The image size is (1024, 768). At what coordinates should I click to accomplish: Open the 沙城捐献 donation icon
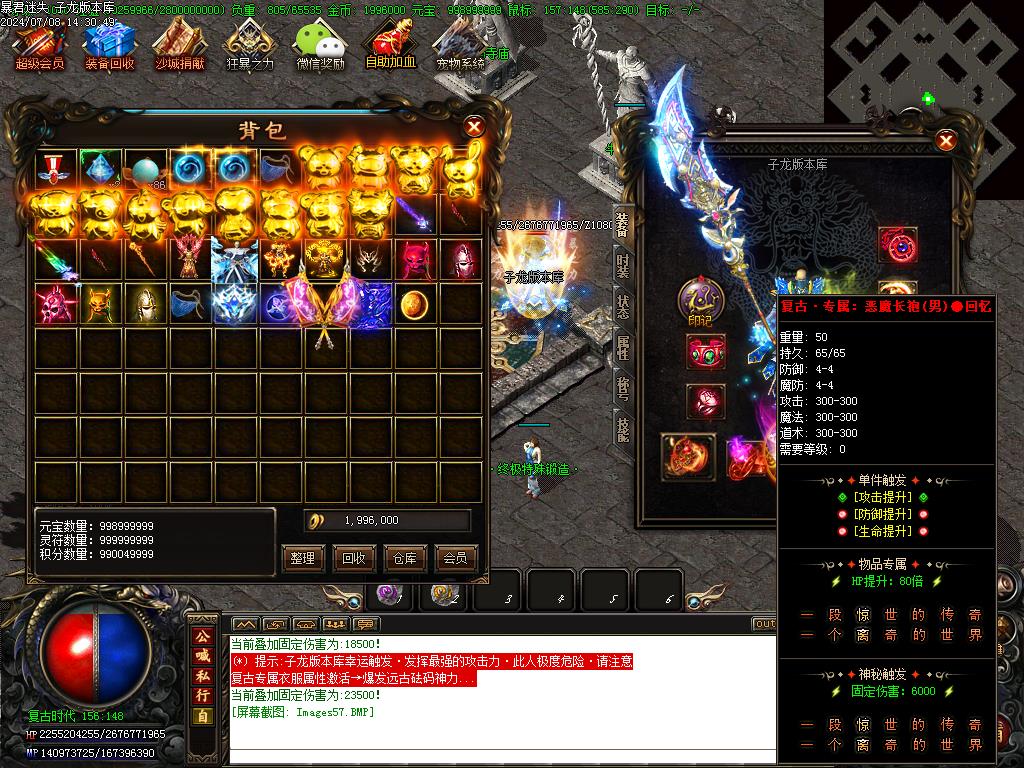click(x=179, y=45)
